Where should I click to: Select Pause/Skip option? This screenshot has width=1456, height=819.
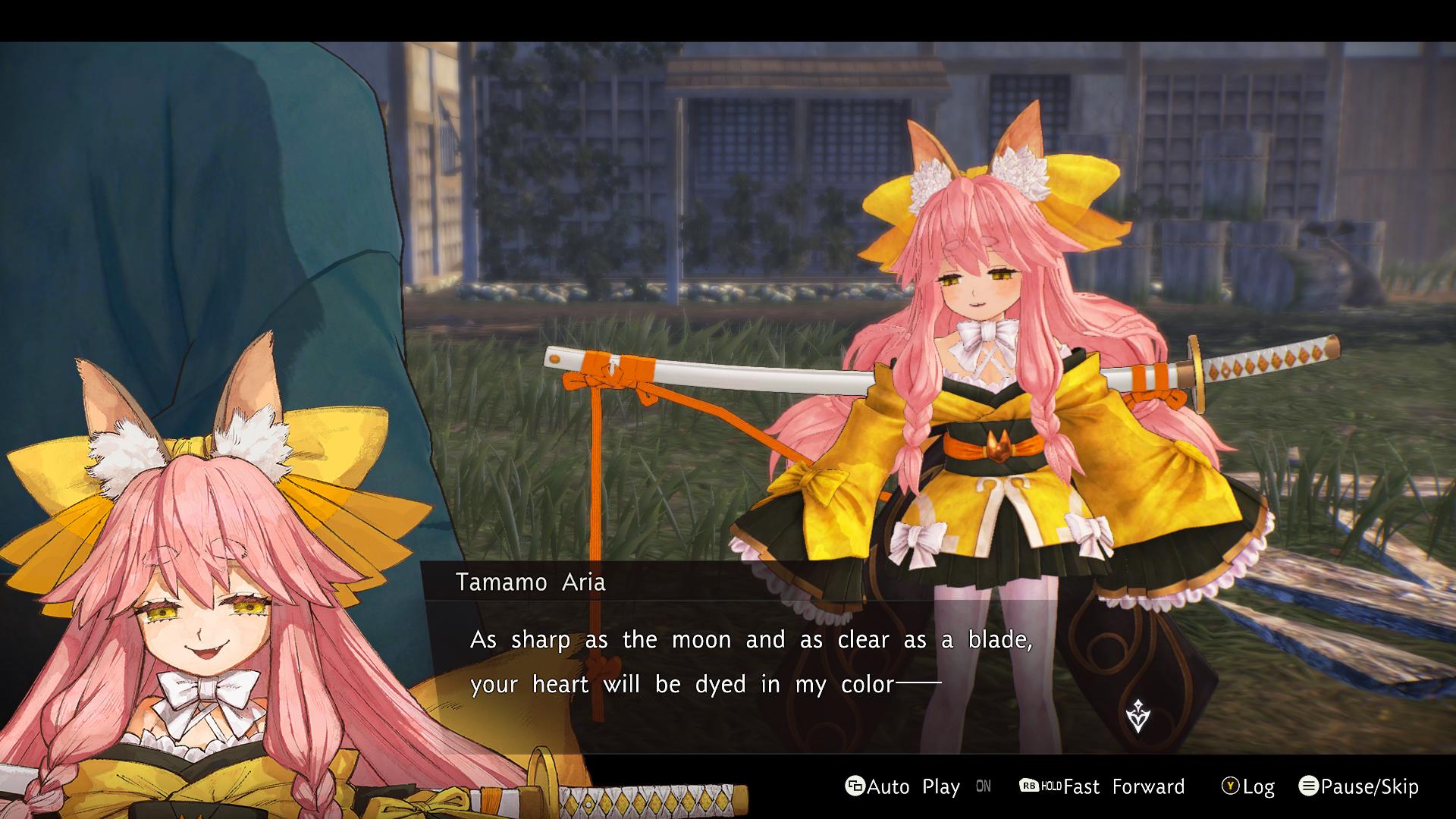pyautogui.click(x=1358, y=786)
